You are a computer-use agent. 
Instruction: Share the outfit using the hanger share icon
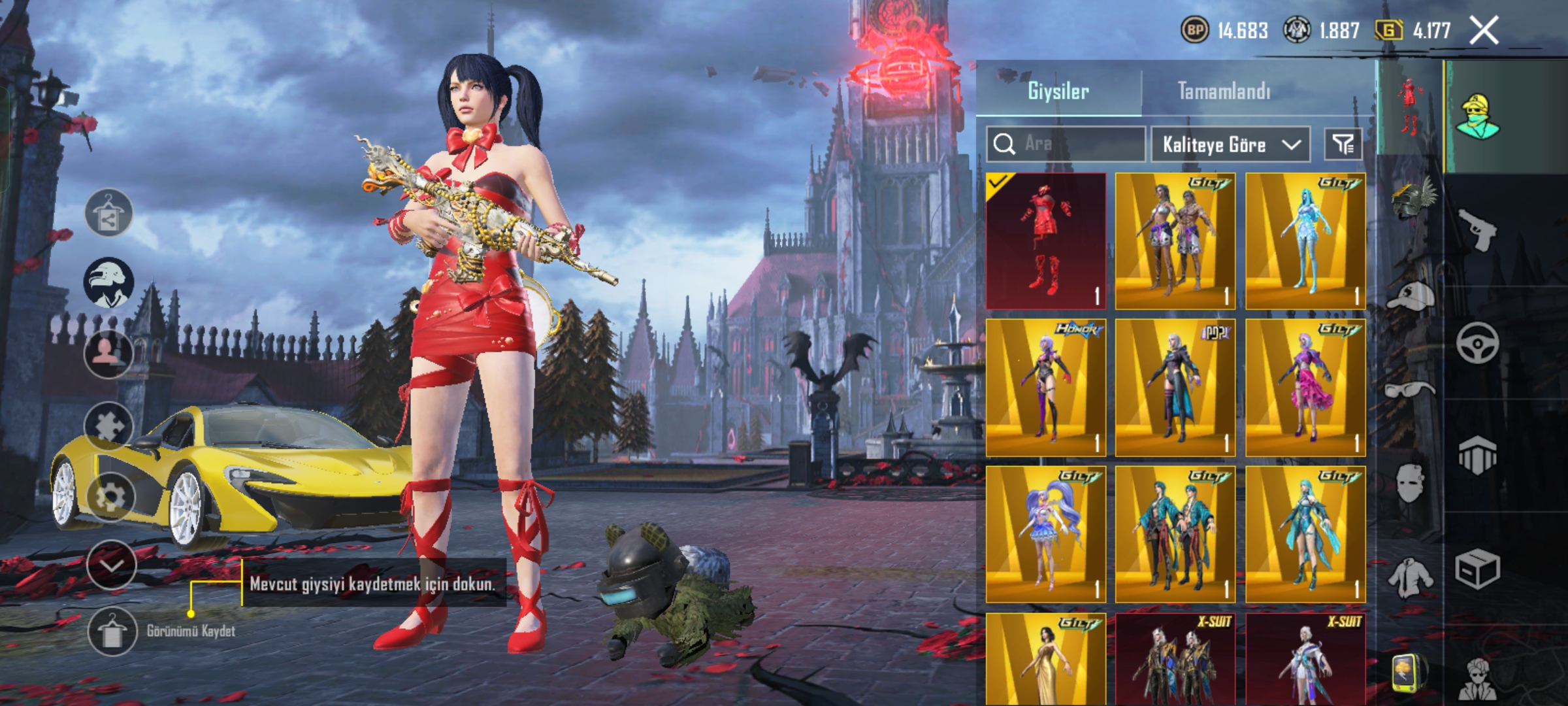(x=108, y=213)
